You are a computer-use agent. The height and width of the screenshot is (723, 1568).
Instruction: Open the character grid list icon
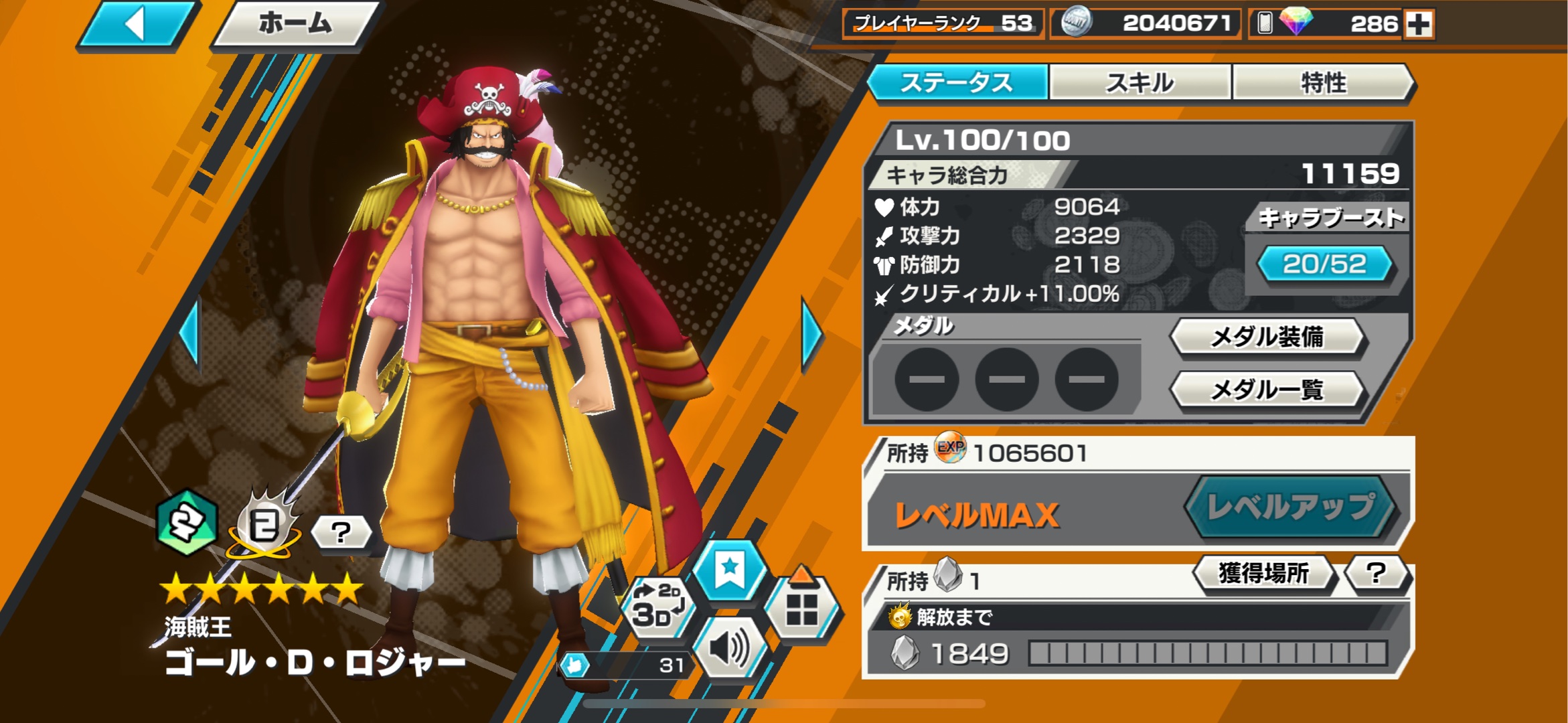point(801,608)
